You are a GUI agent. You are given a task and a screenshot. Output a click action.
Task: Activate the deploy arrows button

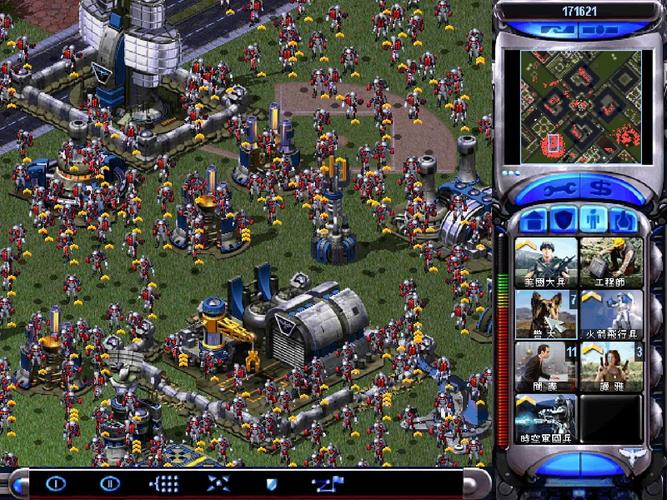218,484
